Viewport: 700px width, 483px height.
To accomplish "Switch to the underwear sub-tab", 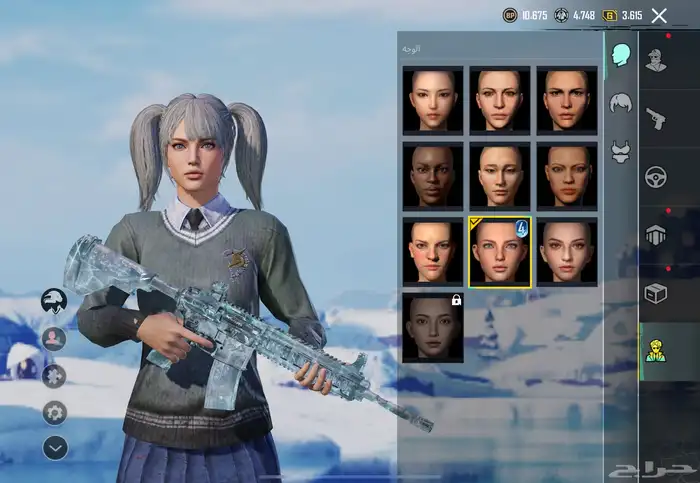I will [620, 151].
